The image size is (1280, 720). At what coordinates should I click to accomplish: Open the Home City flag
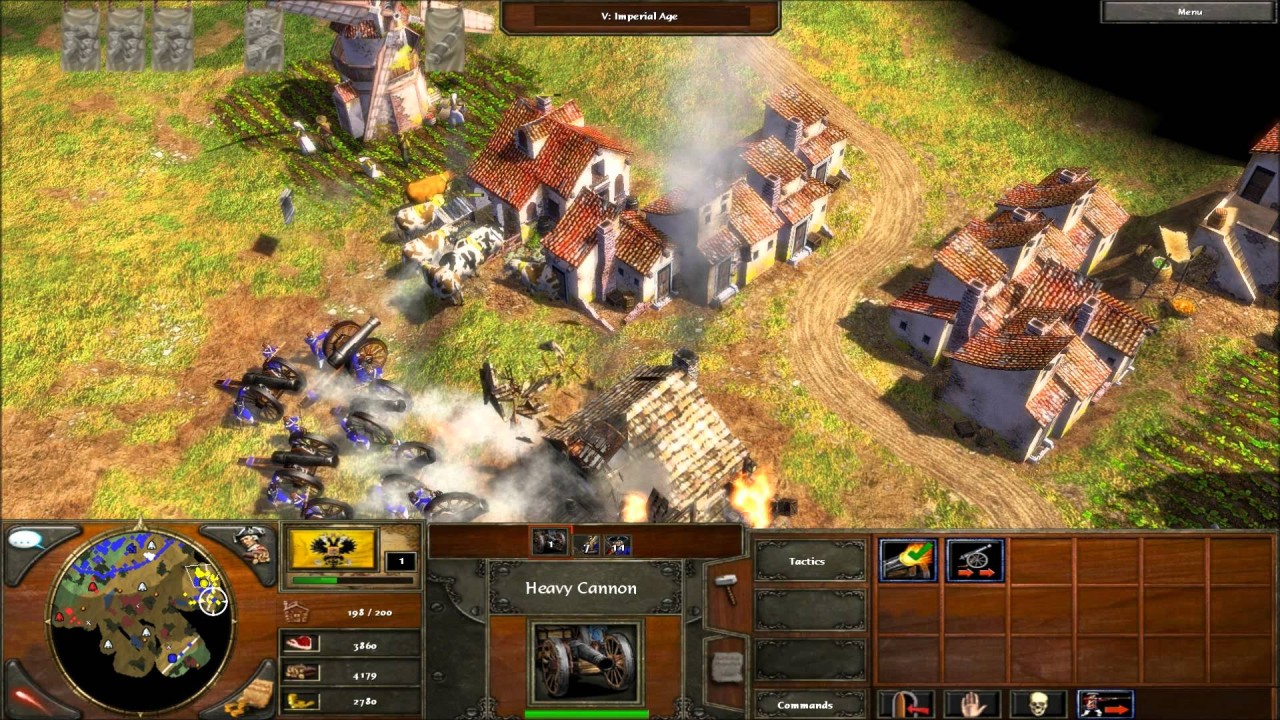pyautogui.click(x=332, y=549)
